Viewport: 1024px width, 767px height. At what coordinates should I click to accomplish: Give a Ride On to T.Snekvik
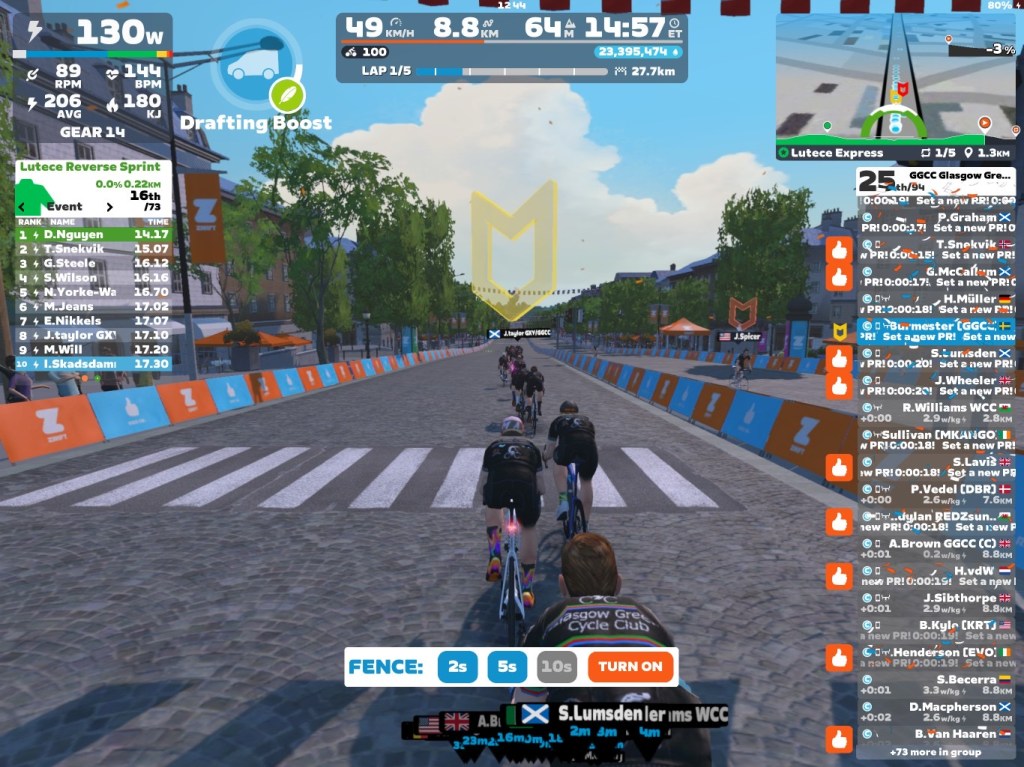[839, 249]
